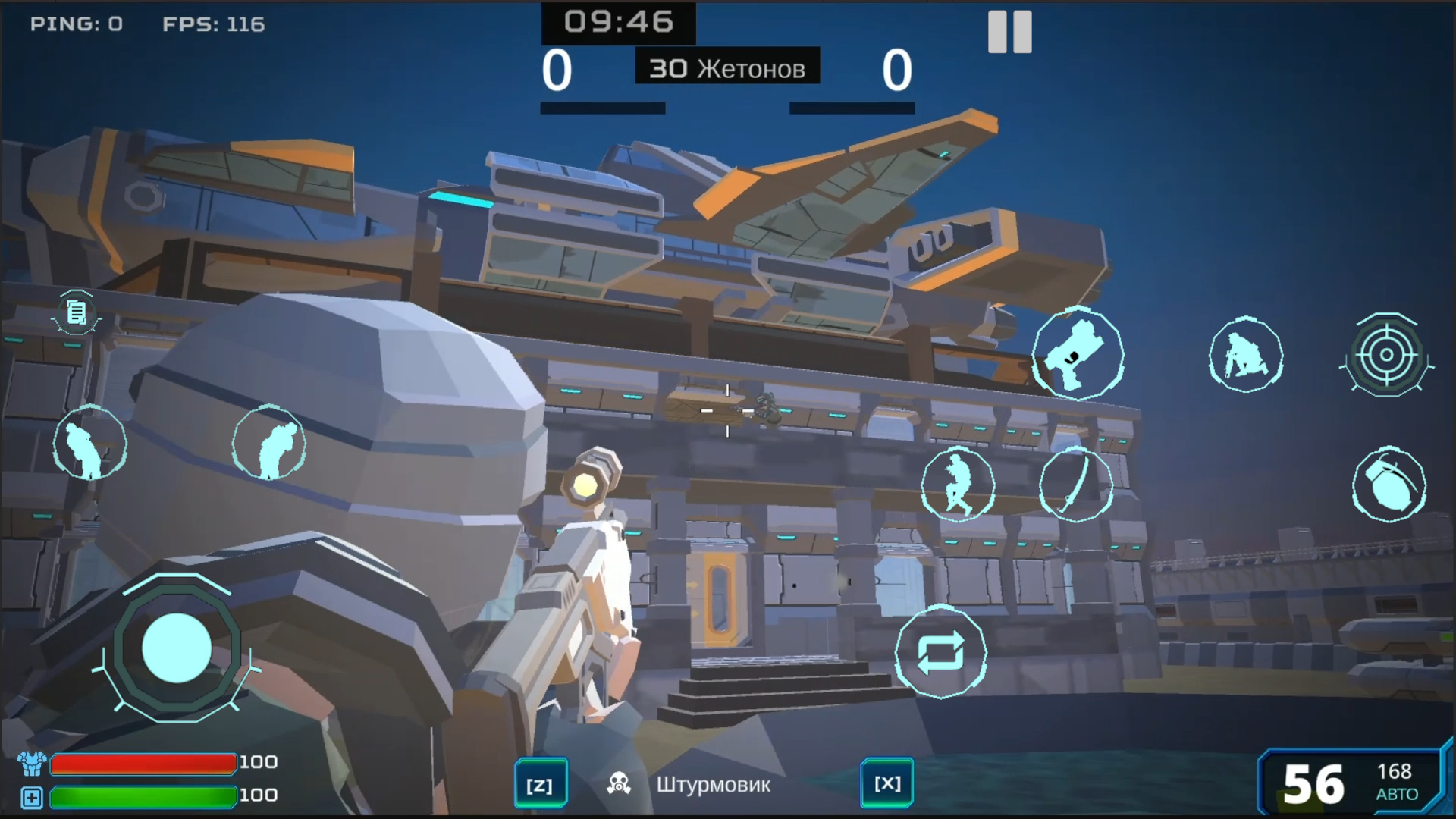Tap the grenade throw icon
This screenshot has height=819, width=1456.
pos(1389,485)
